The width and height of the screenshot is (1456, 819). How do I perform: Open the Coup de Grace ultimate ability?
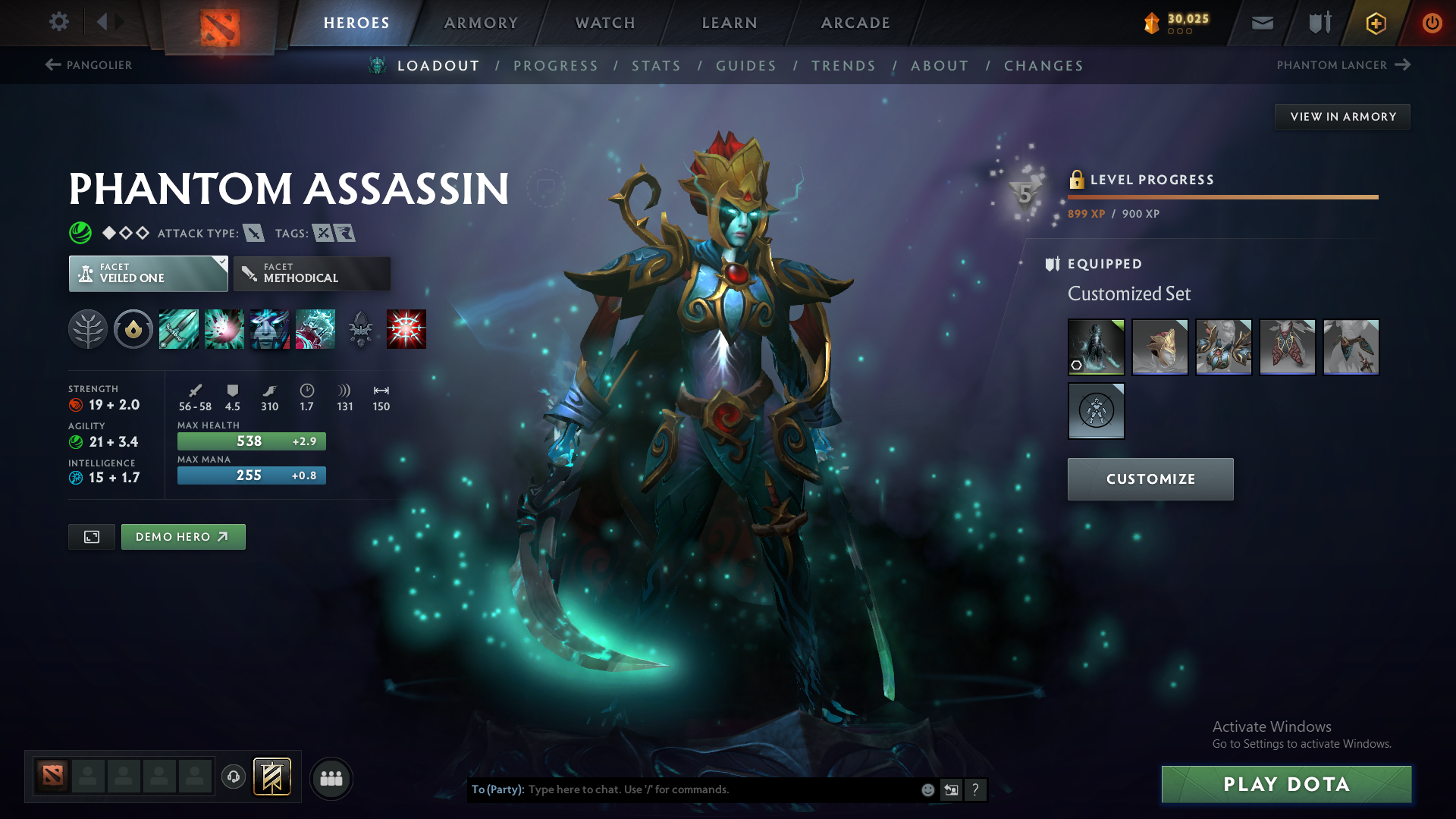pyautogui.click(x=406, y=328)
